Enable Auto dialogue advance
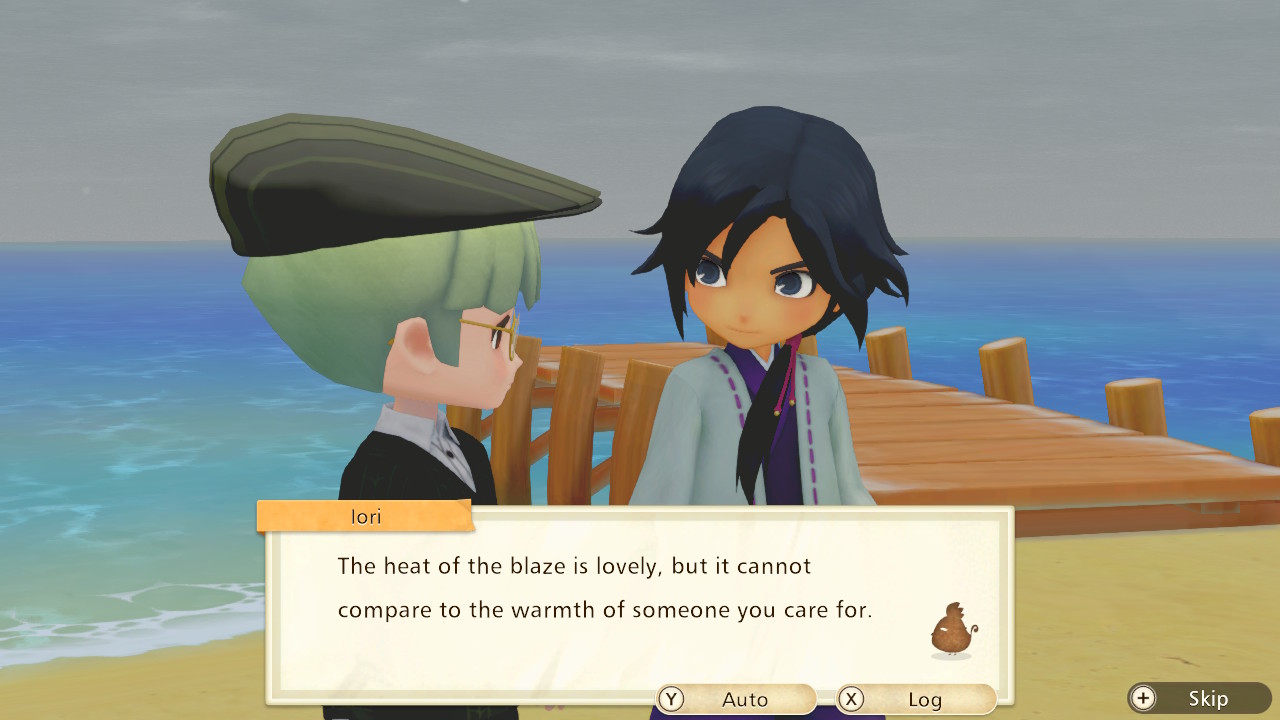Screen dimensions: 1280x720 [737, 699]
